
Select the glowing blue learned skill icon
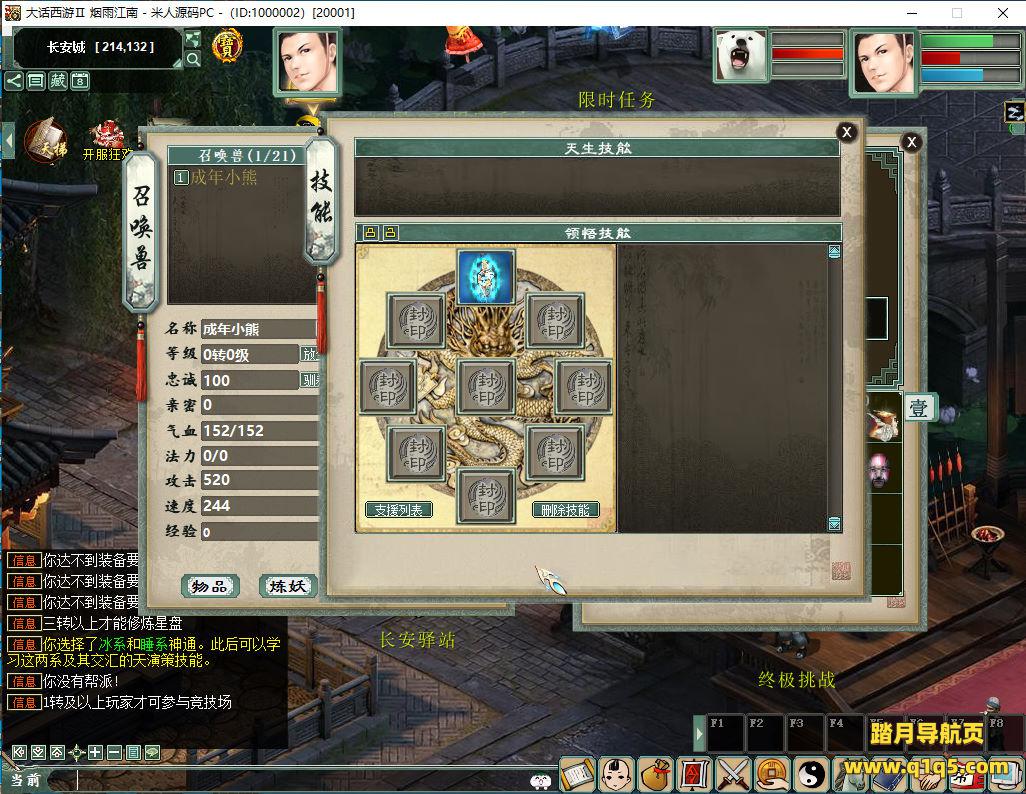click(x=486, y=277)
